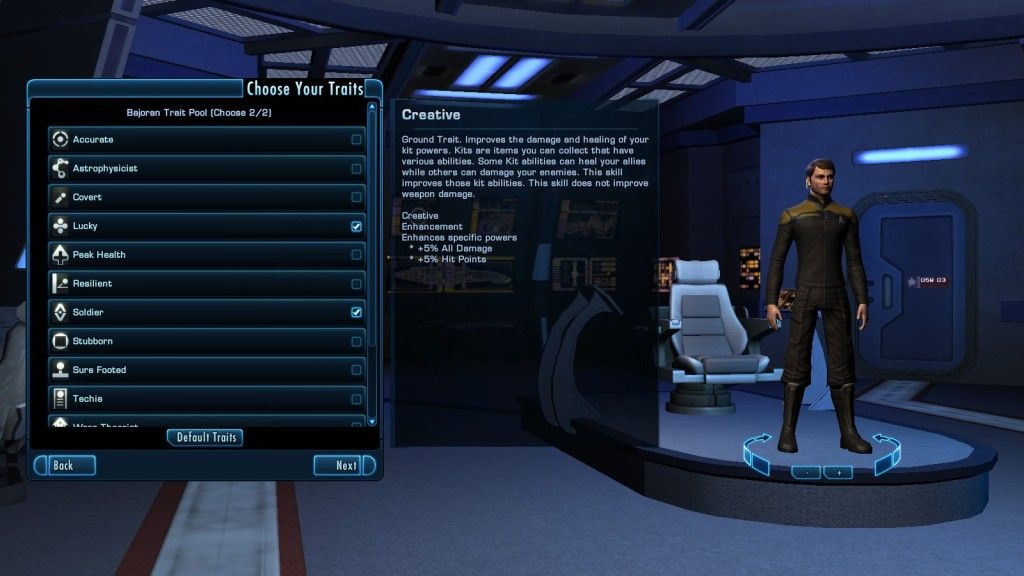
Task: Rotate character with the left arrow
Action: point(757,453)
